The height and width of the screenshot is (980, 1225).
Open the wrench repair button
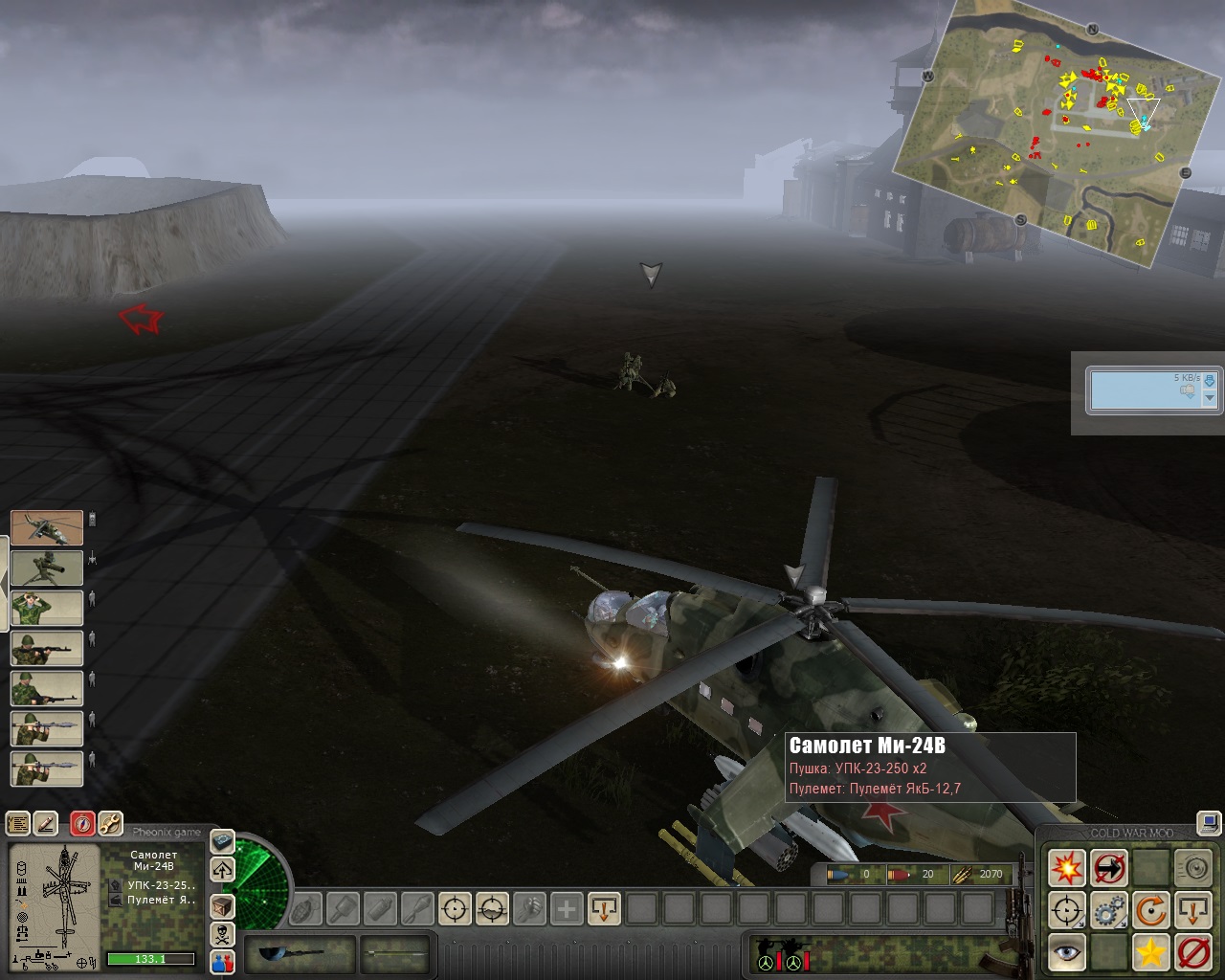coord(110,823)
